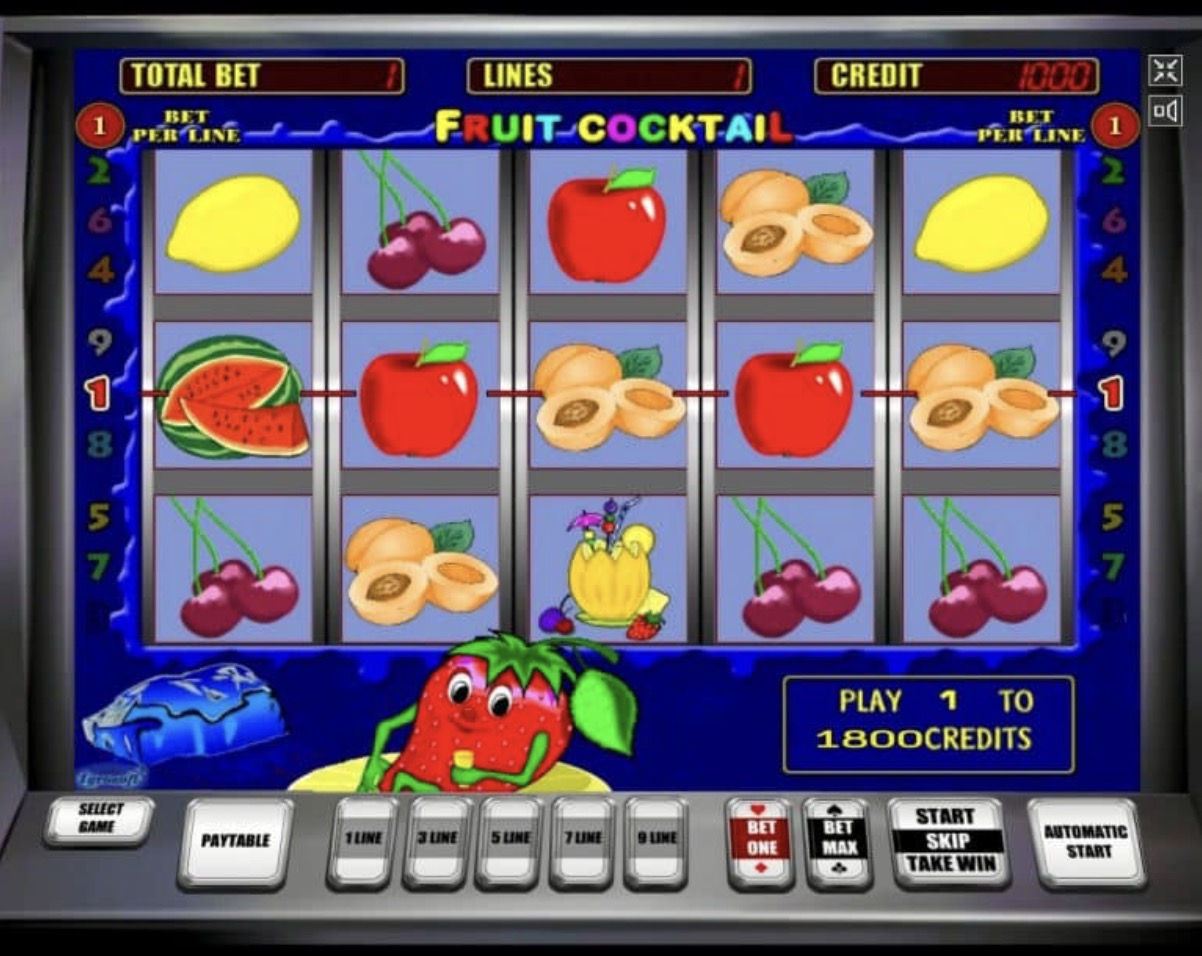The image size is (1202, 956).
Task: Activate the 5 Line button
Action: [x=509, y=839]
